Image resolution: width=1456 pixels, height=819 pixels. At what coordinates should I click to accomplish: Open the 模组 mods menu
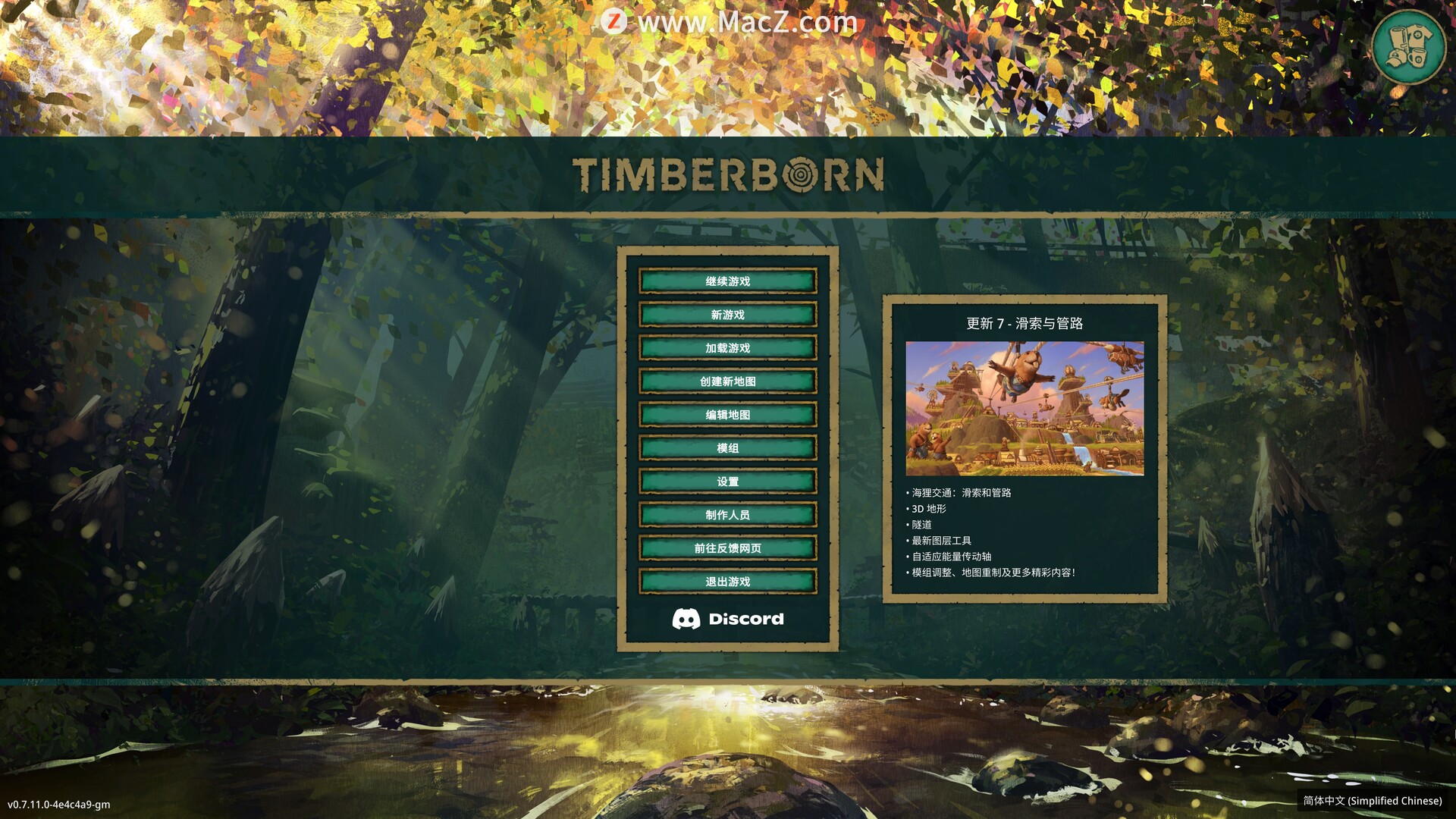tap(727, 448)
